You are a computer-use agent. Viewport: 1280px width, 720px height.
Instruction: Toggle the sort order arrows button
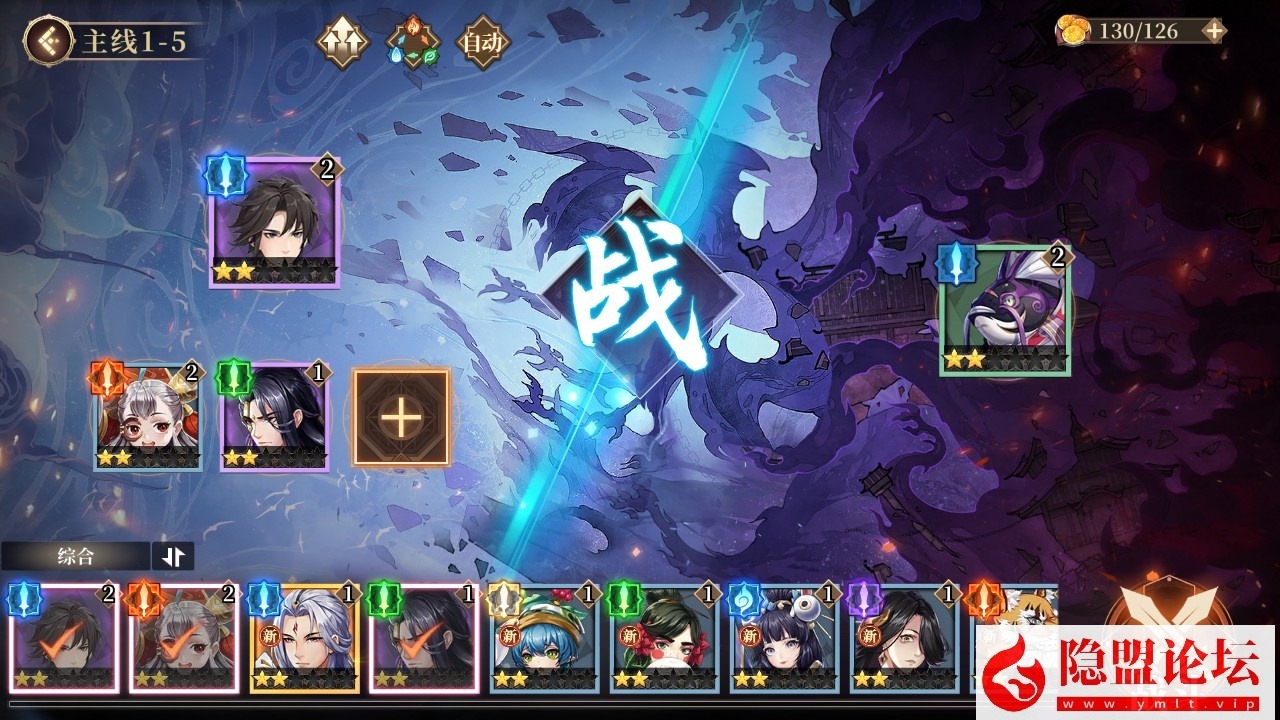[x=172, y=556]
